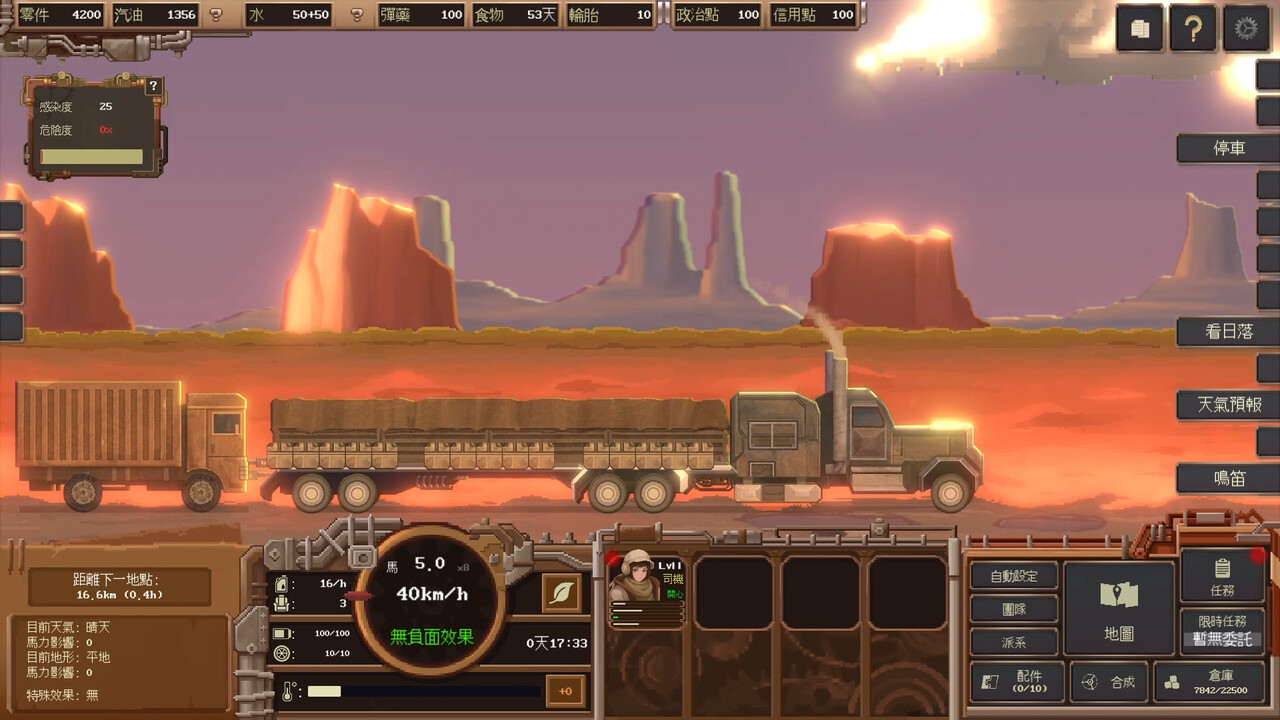Open the 任務 quest list
Image resolution: width=1280 pixels, height=720 pixels.
1221,575
